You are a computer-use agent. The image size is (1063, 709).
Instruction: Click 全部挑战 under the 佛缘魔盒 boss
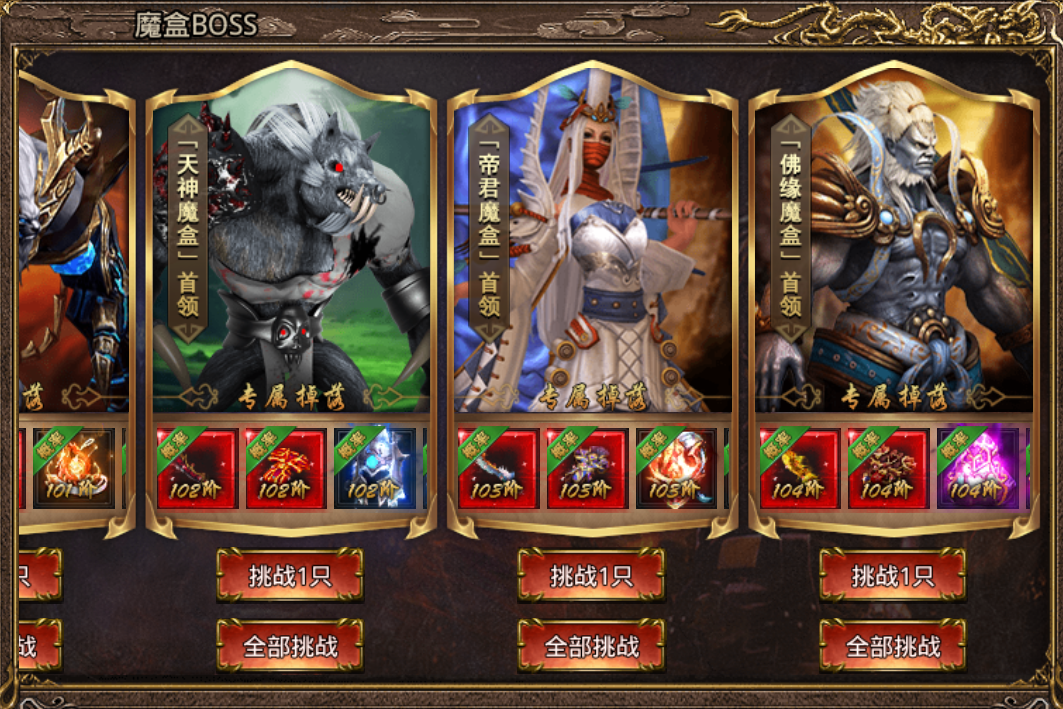pos(892,646)
